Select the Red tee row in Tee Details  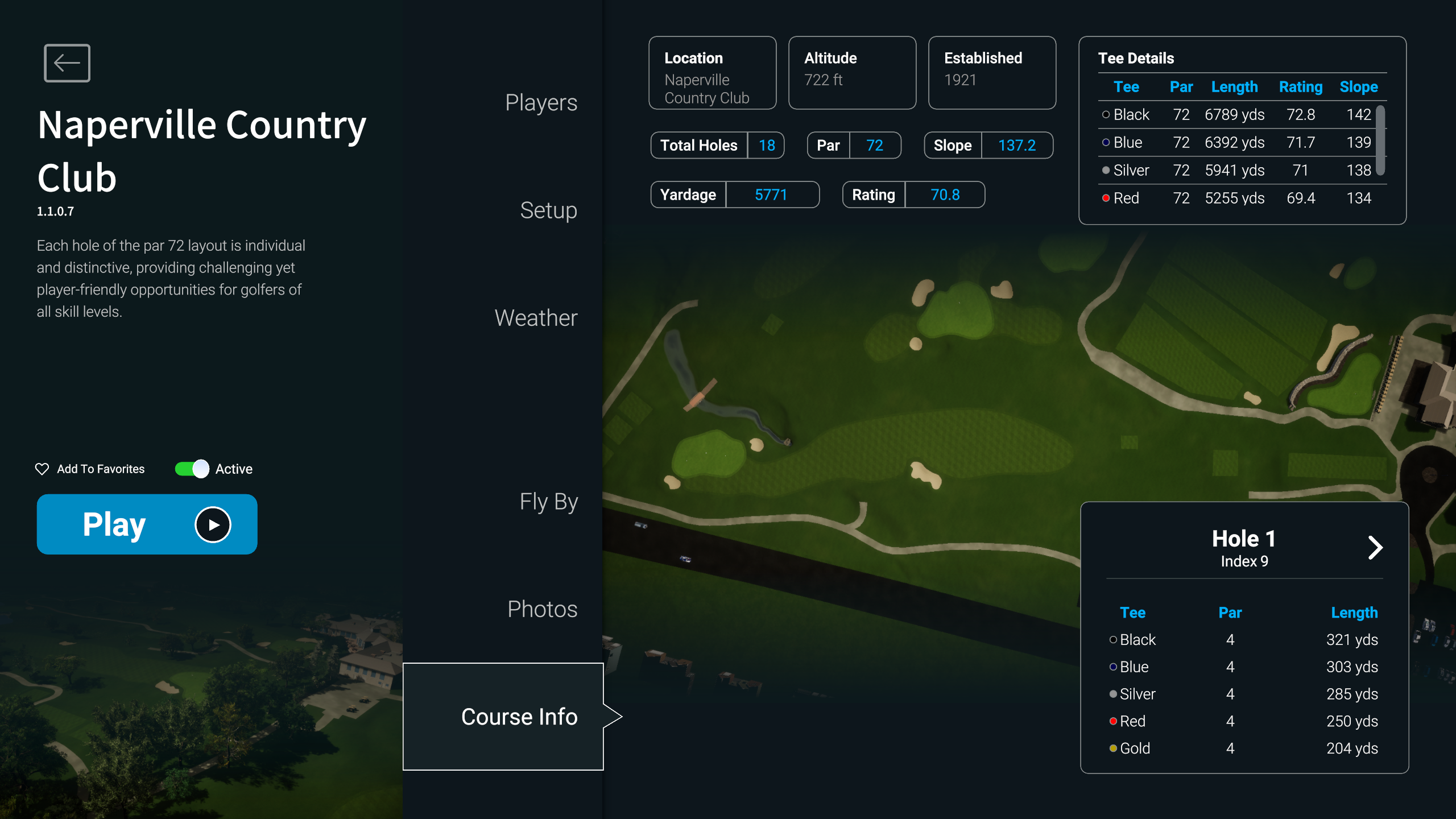coord(1236,198)
